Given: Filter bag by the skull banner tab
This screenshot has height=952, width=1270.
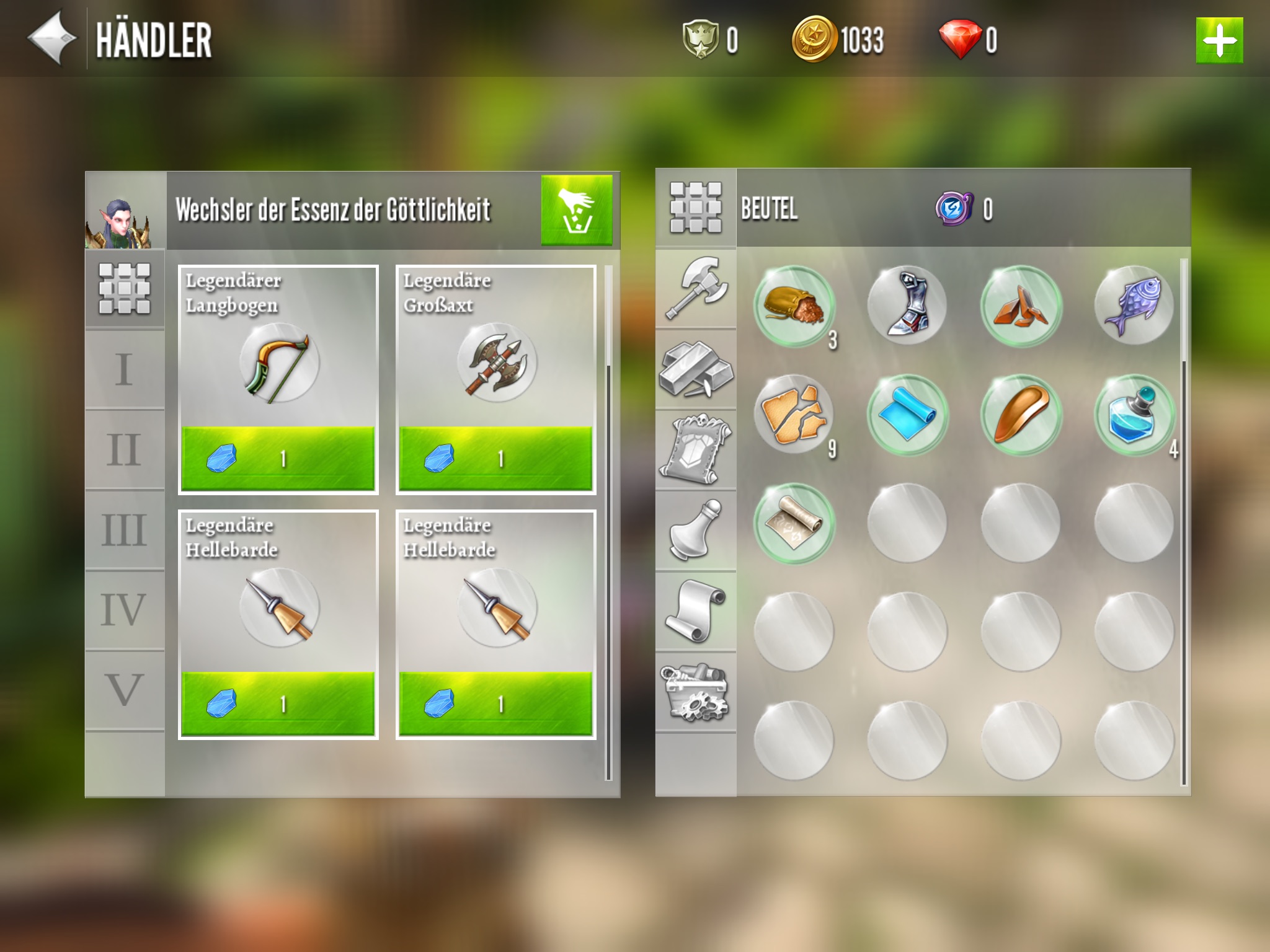Looking at the screenshot, I should [696, 450].
